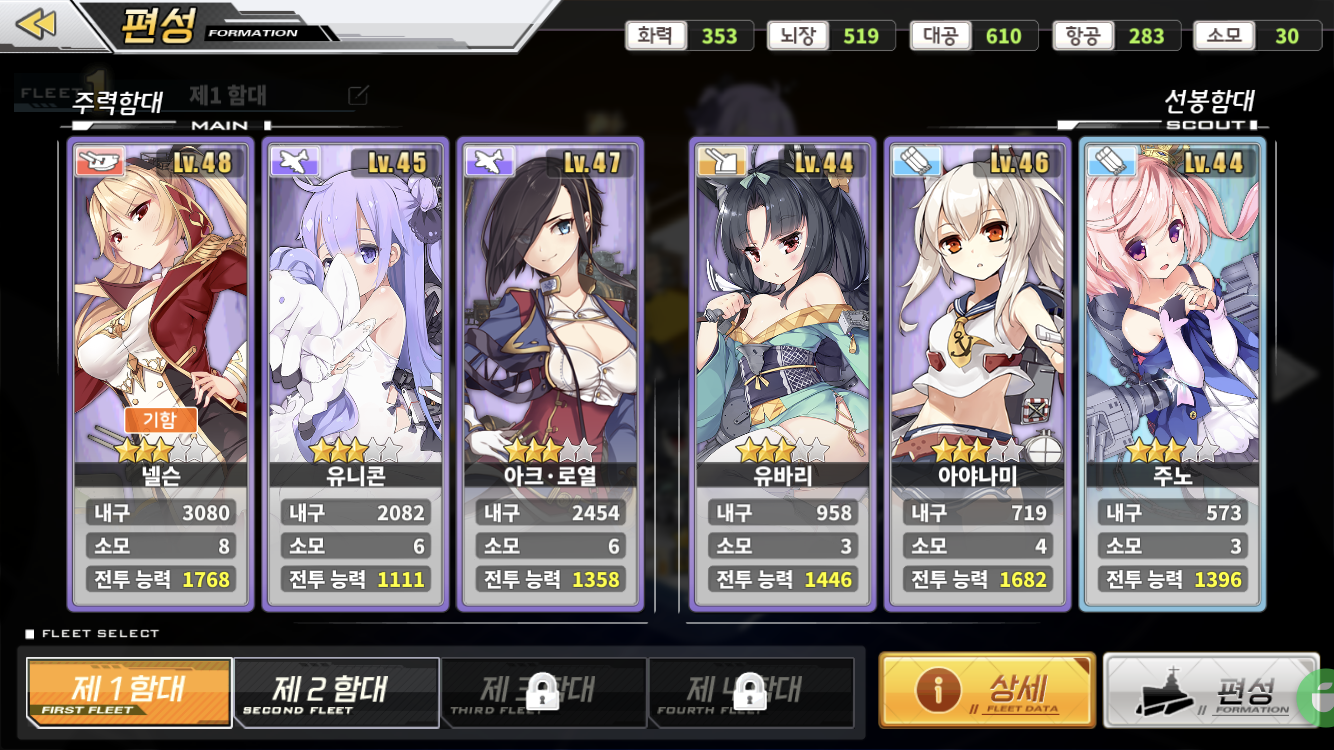Select the 유바리 ship card

[x=783, y=330]
